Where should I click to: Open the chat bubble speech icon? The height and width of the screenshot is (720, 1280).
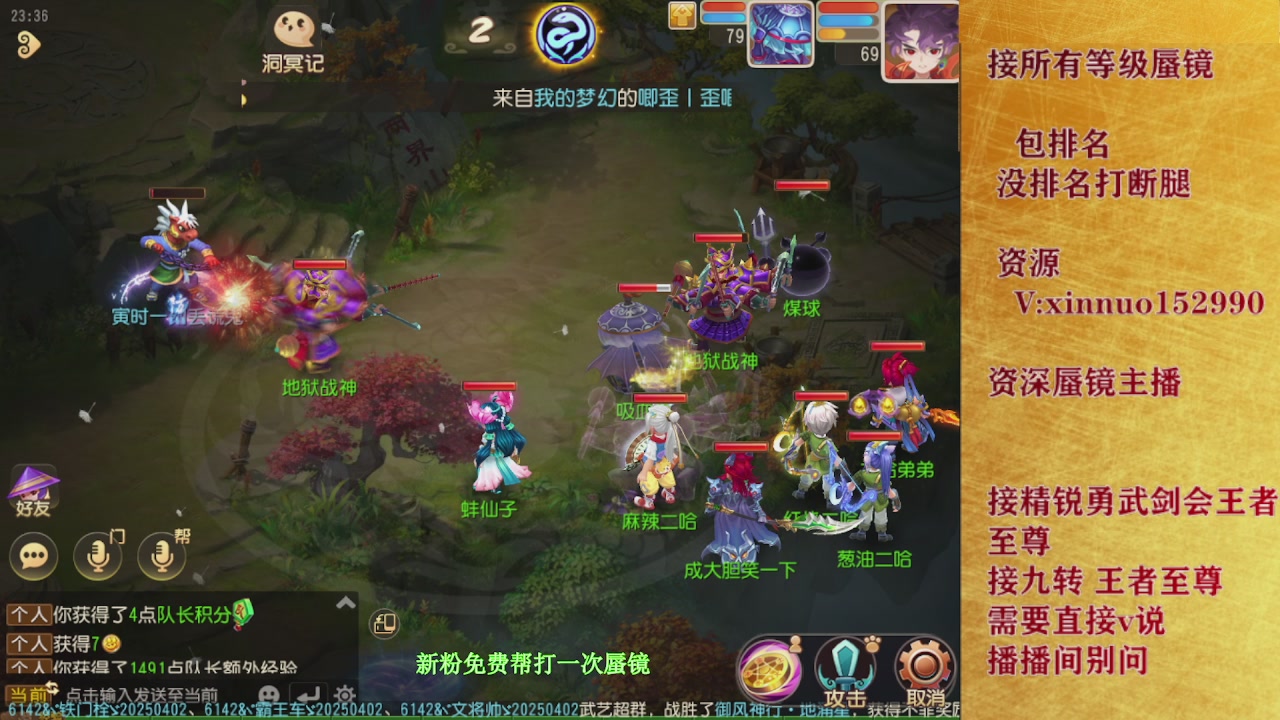[x=33, y=556]
